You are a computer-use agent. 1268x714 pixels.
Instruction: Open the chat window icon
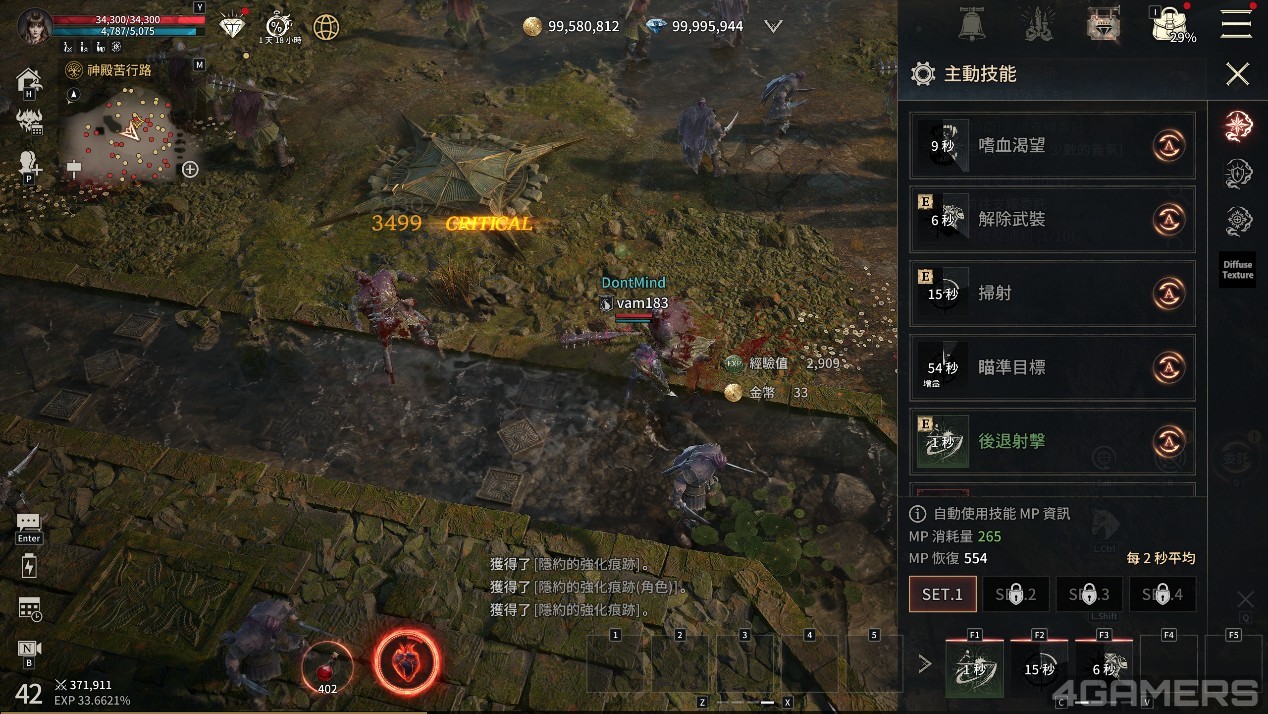pos(28,523)
